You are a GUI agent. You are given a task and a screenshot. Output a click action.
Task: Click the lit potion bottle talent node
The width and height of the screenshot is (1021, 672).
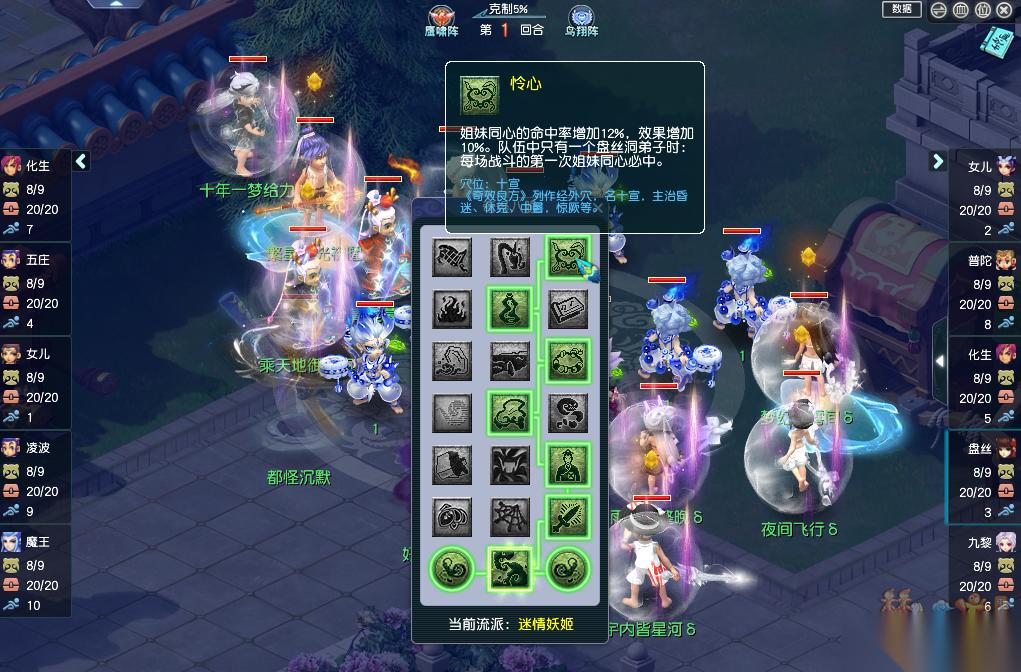(x=510, y=308)
